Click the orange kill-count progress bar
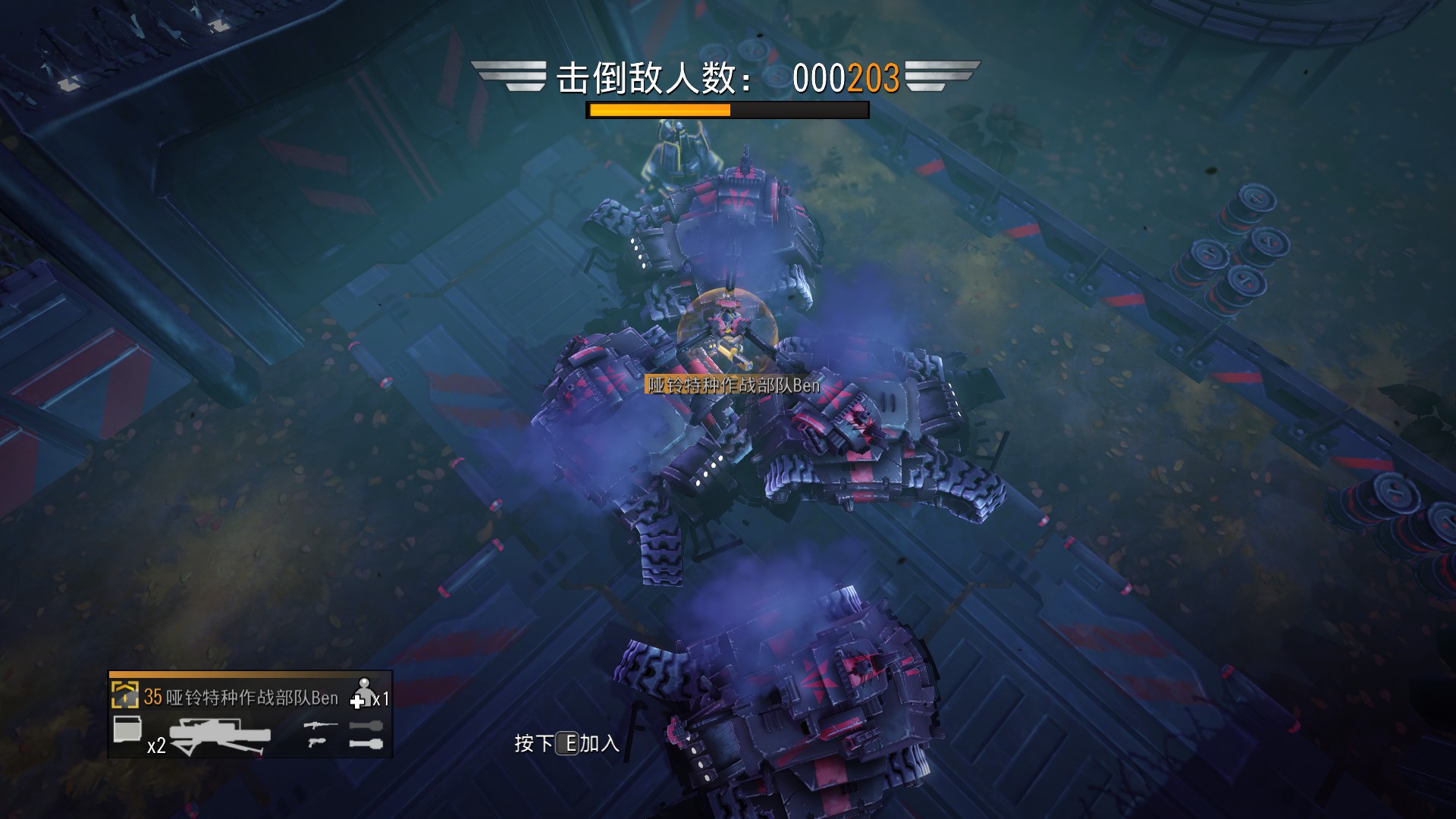The width and height of the screenshot is (1456, 819). pos(660,111)
